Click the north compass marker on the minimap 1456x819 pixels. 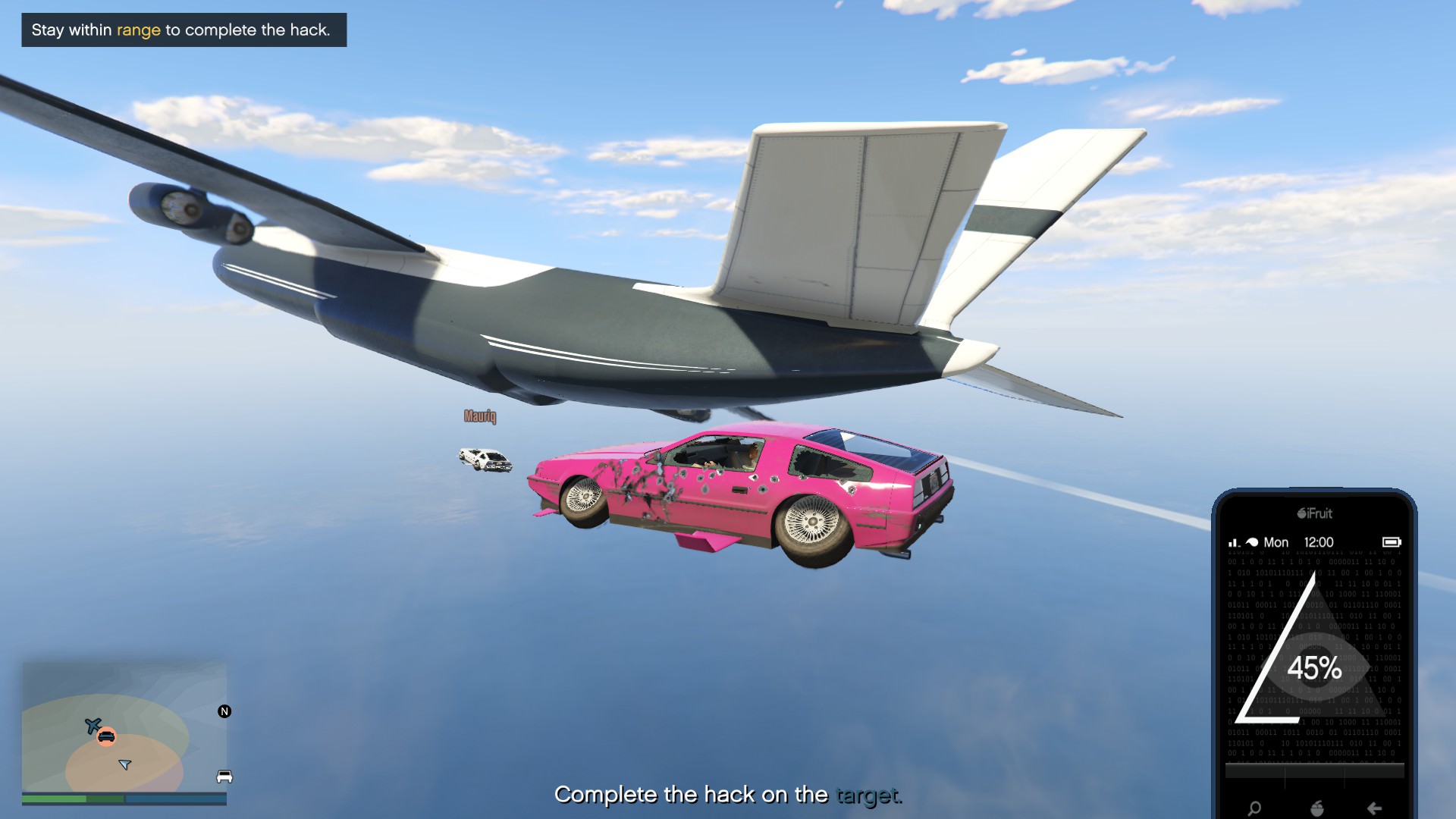tap(224, 711)
